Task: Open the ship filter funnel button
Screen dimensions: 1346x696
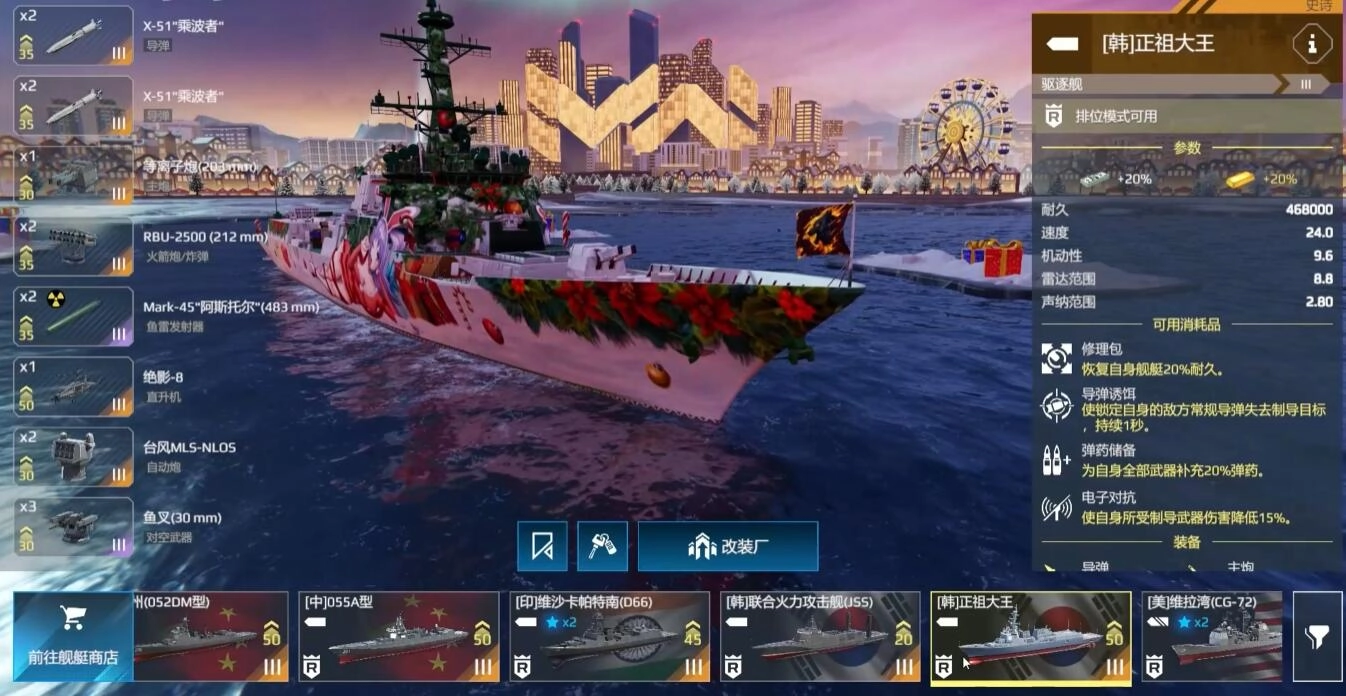Action: [x=1317, y=636]
